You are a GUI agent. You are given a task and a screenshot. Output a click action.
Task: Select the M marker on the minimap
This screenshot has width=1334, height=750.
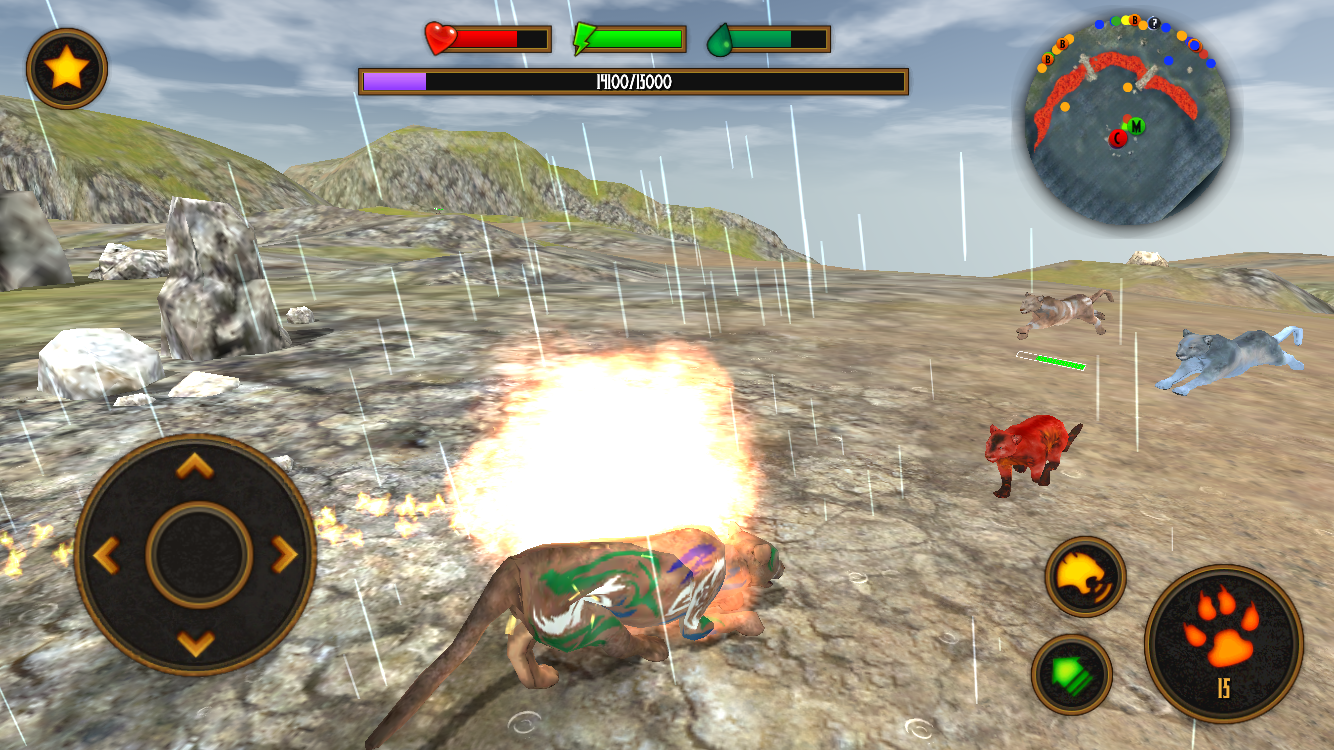click(1136, 127)
